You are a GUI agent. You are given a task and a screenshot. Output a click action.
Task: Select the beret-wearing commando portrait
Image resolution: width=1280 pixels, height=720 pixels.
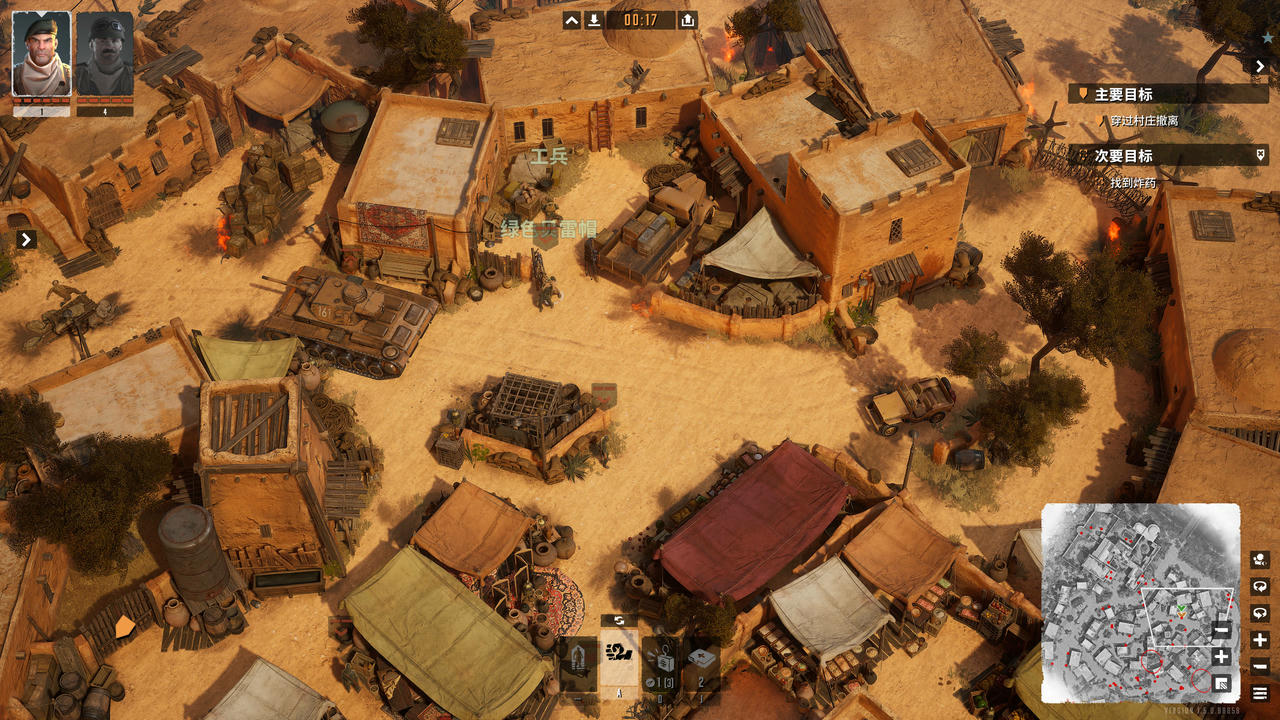click(x=41, y=54)
